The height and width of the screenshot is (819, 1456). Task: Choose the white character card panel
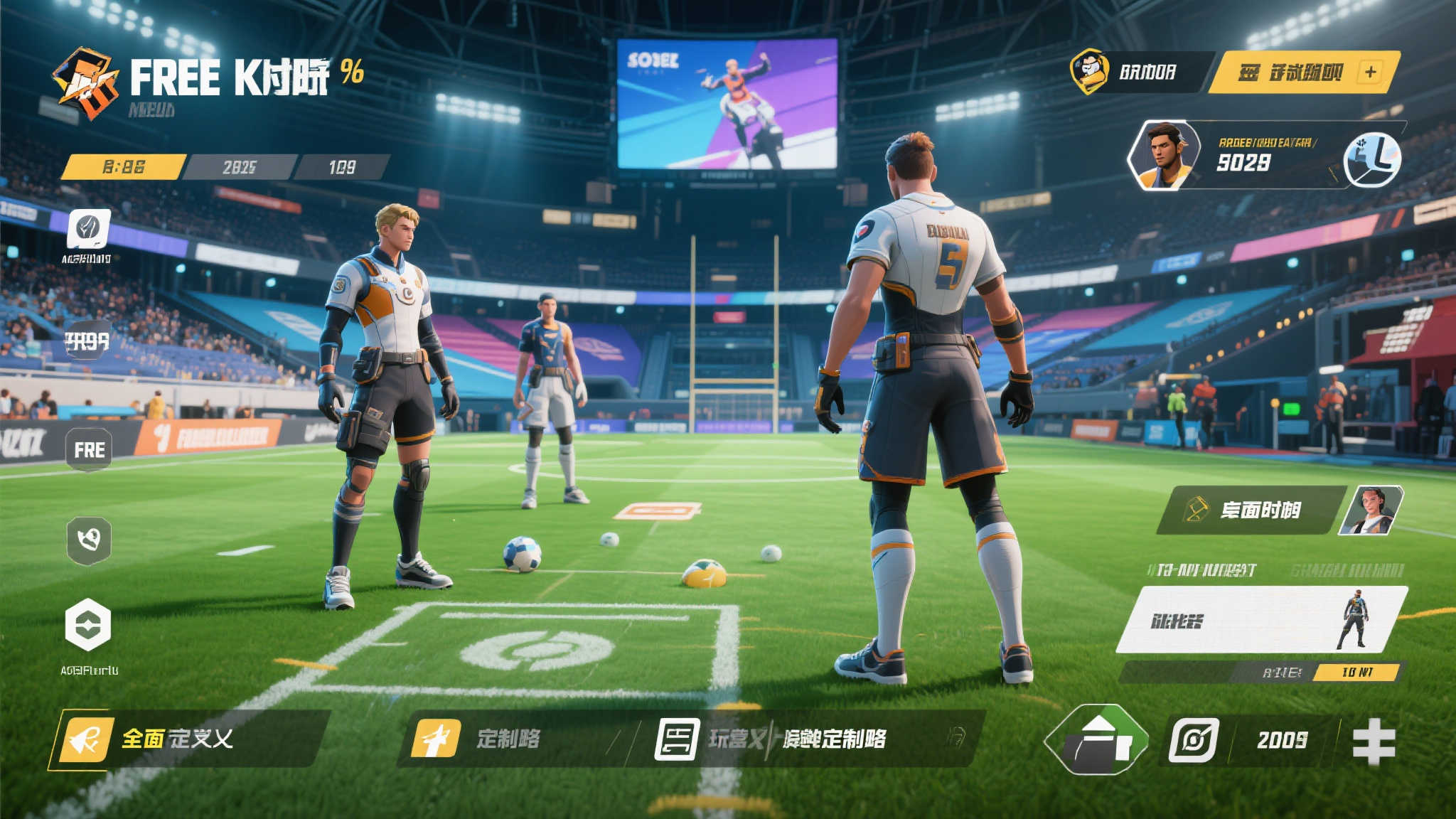1260,619
